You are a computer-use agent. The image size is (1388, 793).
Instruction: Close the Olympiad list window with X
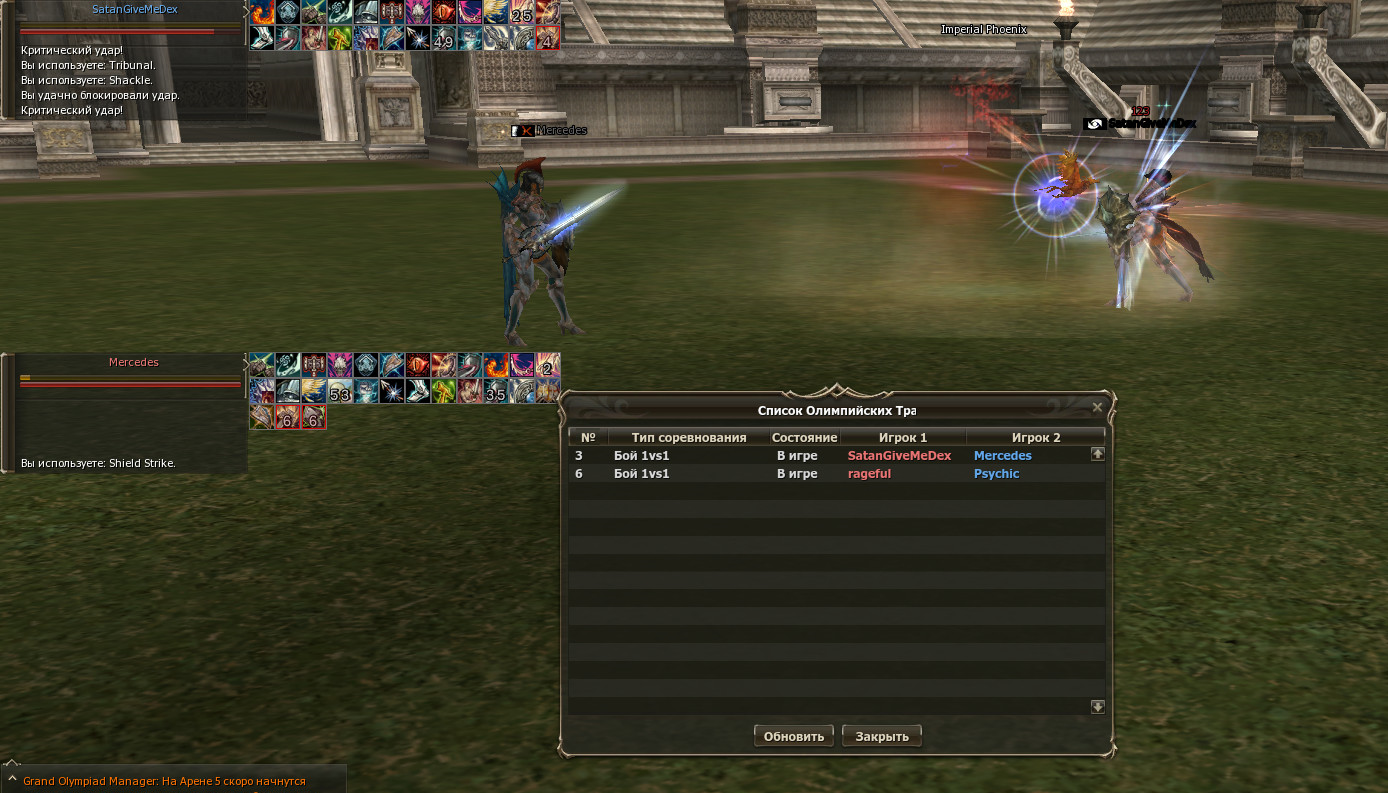coord(1097,407)
